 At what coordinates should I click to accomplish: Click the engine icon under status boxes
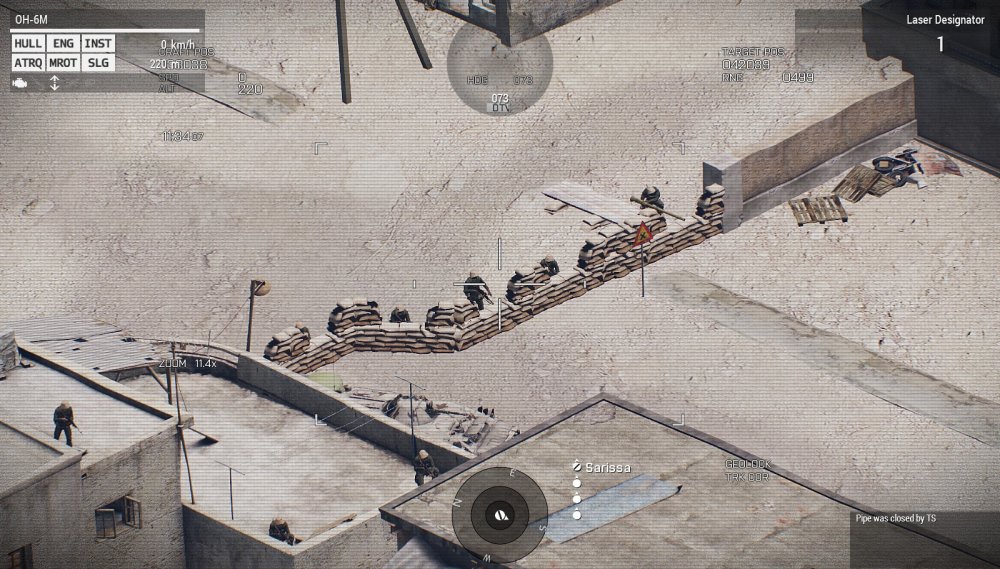20,83
